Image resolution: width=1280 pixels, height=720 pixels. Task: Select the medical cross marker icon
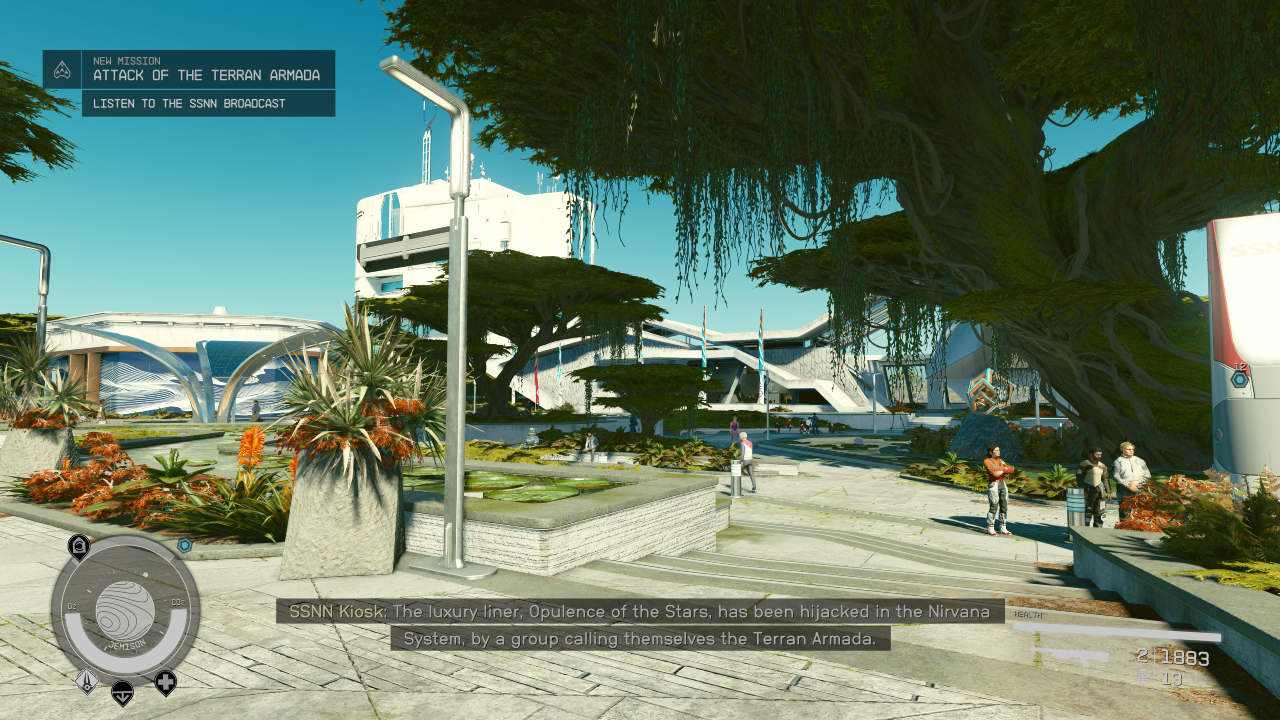tap(165, 683)
